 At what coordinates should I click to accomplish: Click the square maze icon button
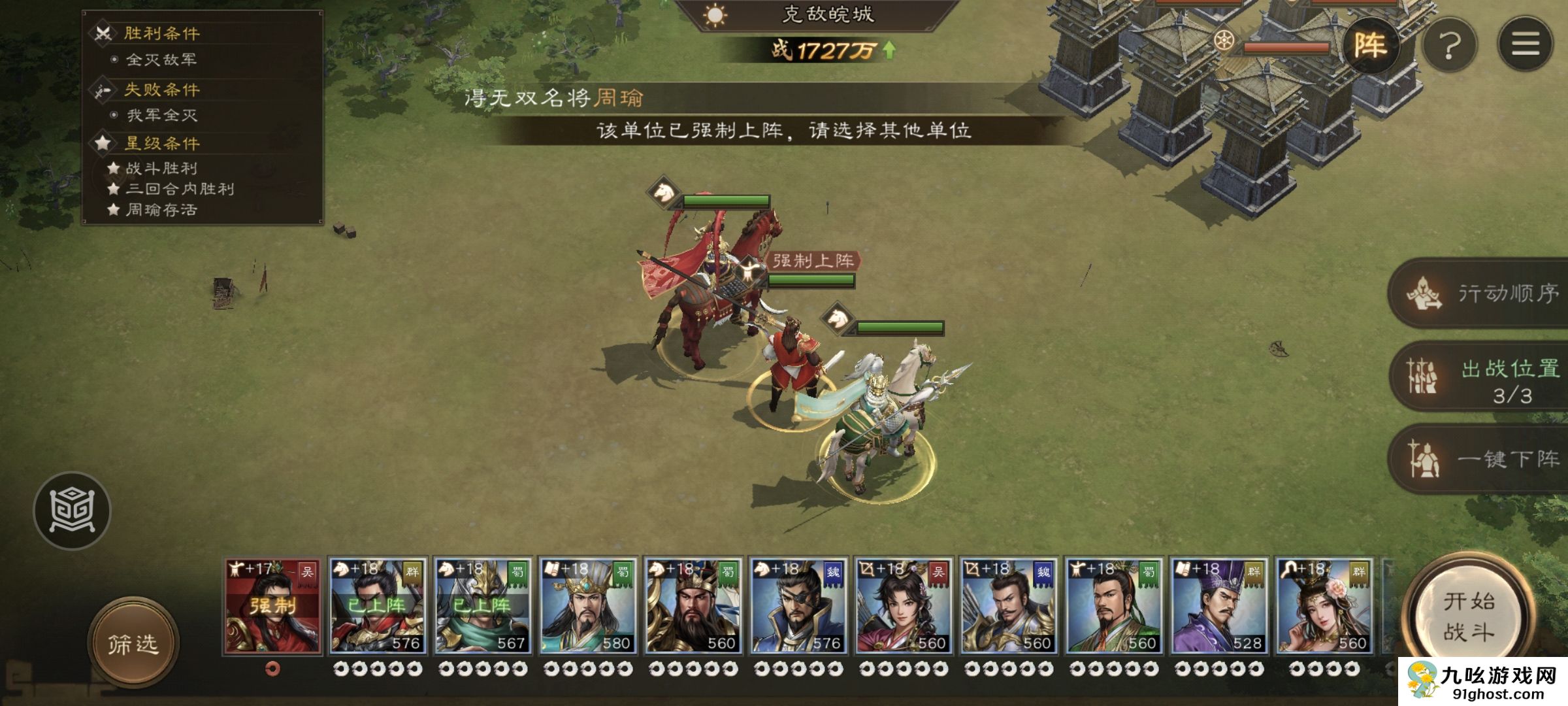click(x=73, y=511)
